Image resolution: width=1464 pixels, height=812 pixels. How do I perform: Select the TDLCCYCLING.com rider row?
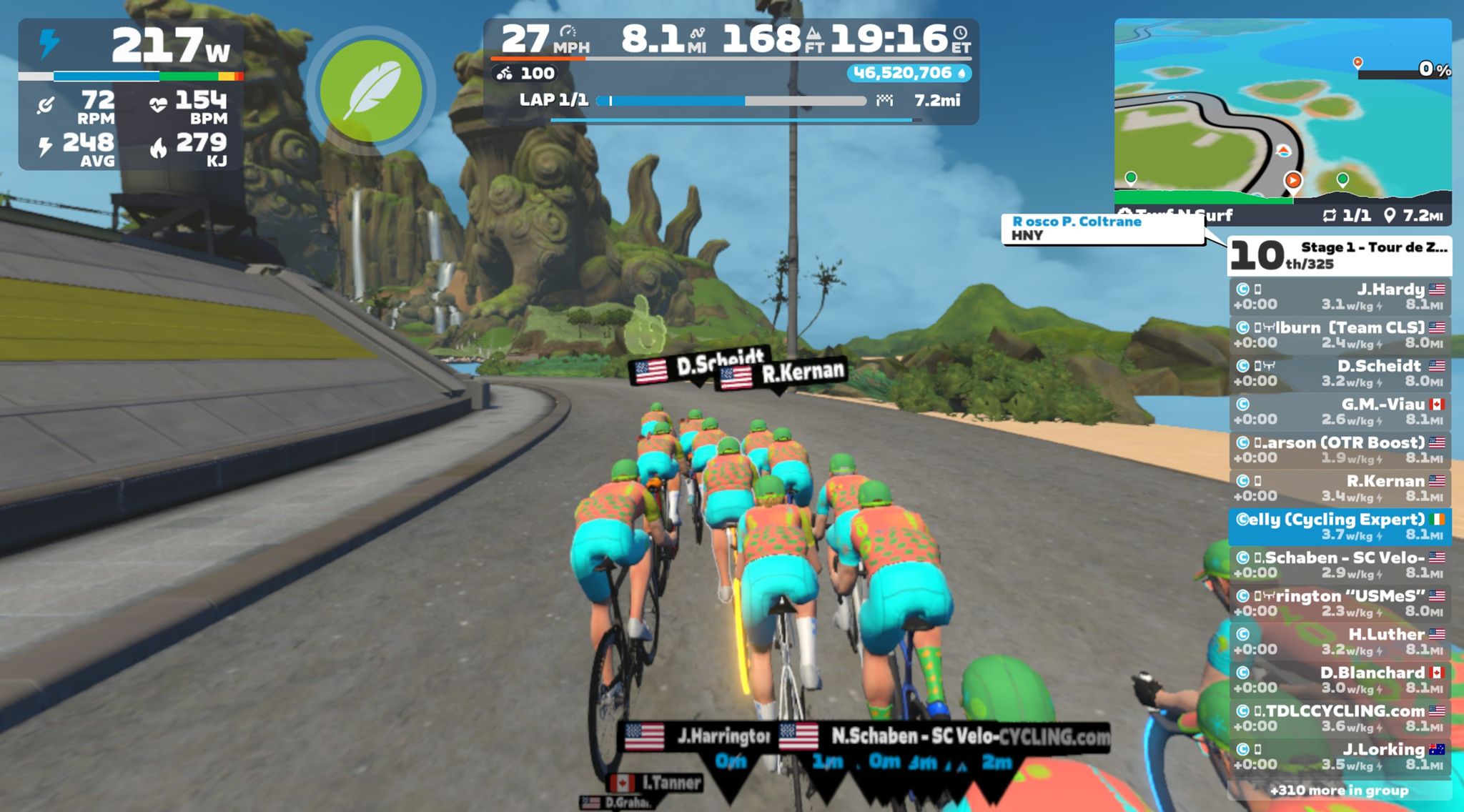tap(1339, 718)
